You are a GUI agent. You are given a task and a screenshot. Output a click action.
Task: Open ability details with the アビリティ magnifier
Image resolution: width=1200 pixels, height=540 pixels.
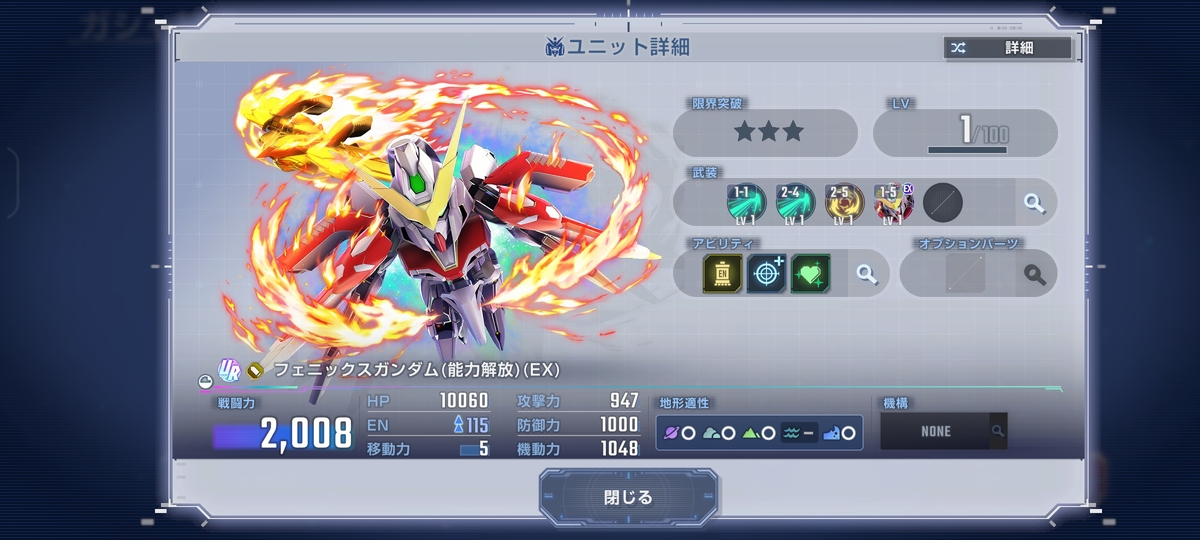pyautogui.click(x=866, y=273)
